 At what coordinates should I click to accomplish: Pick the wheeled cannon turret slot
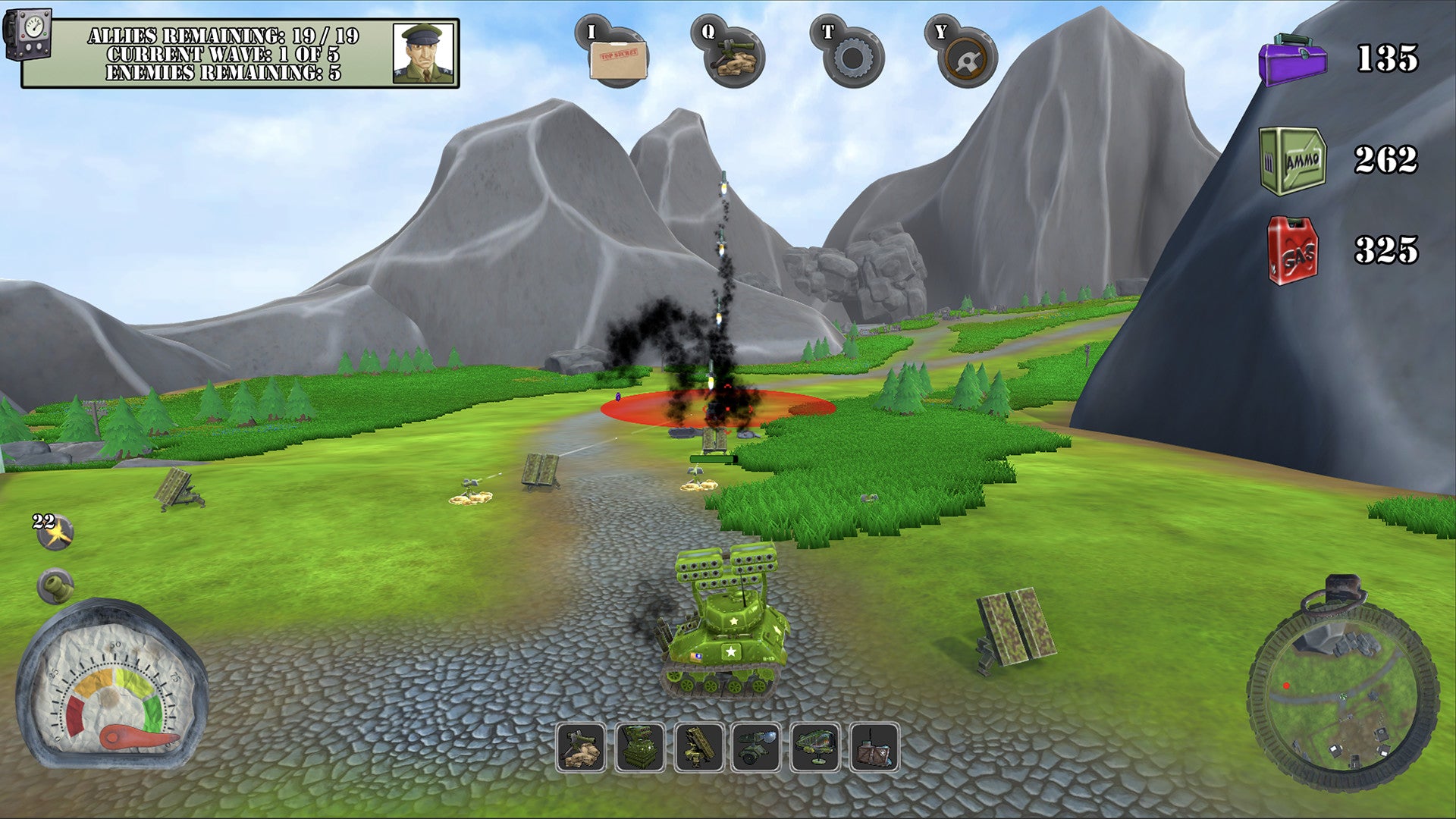point(757,748)
